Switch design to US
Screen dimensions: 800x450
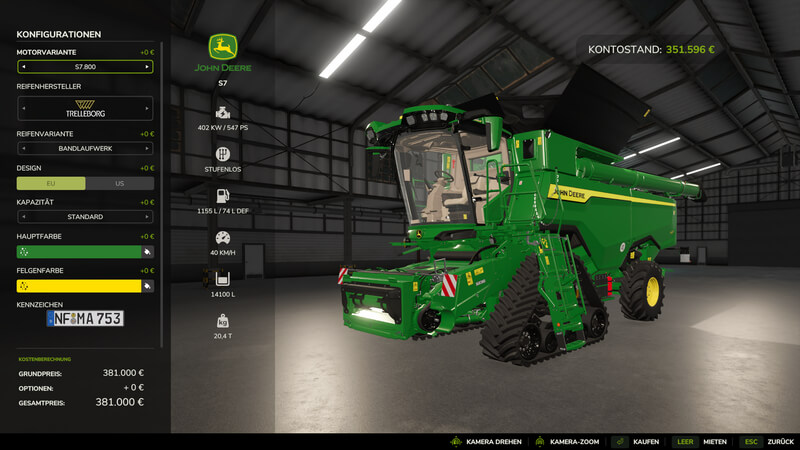point(120,183)
